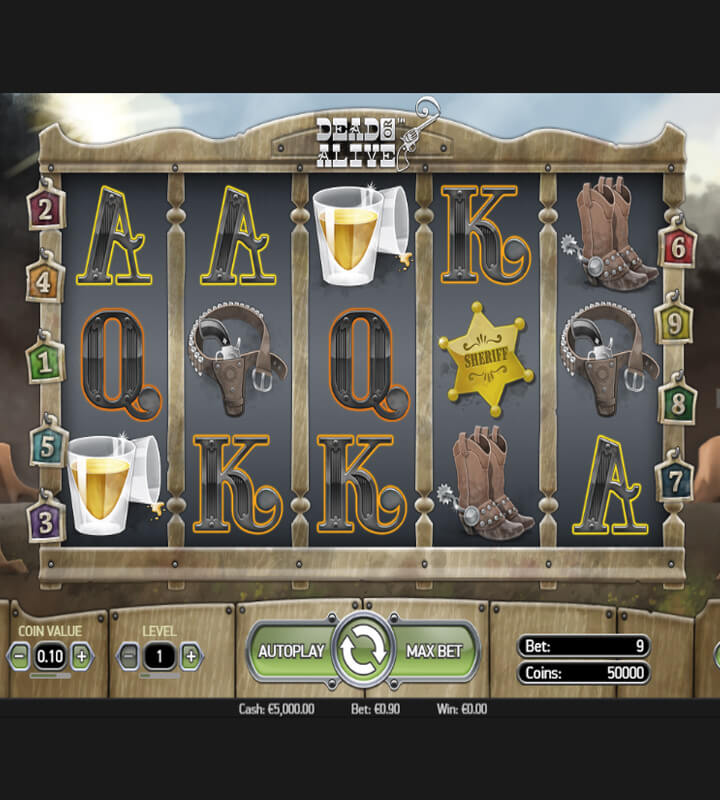Viewport: 720px width, 800px height.
Task: Lower the bet level with minus
Action: [128, 656]
